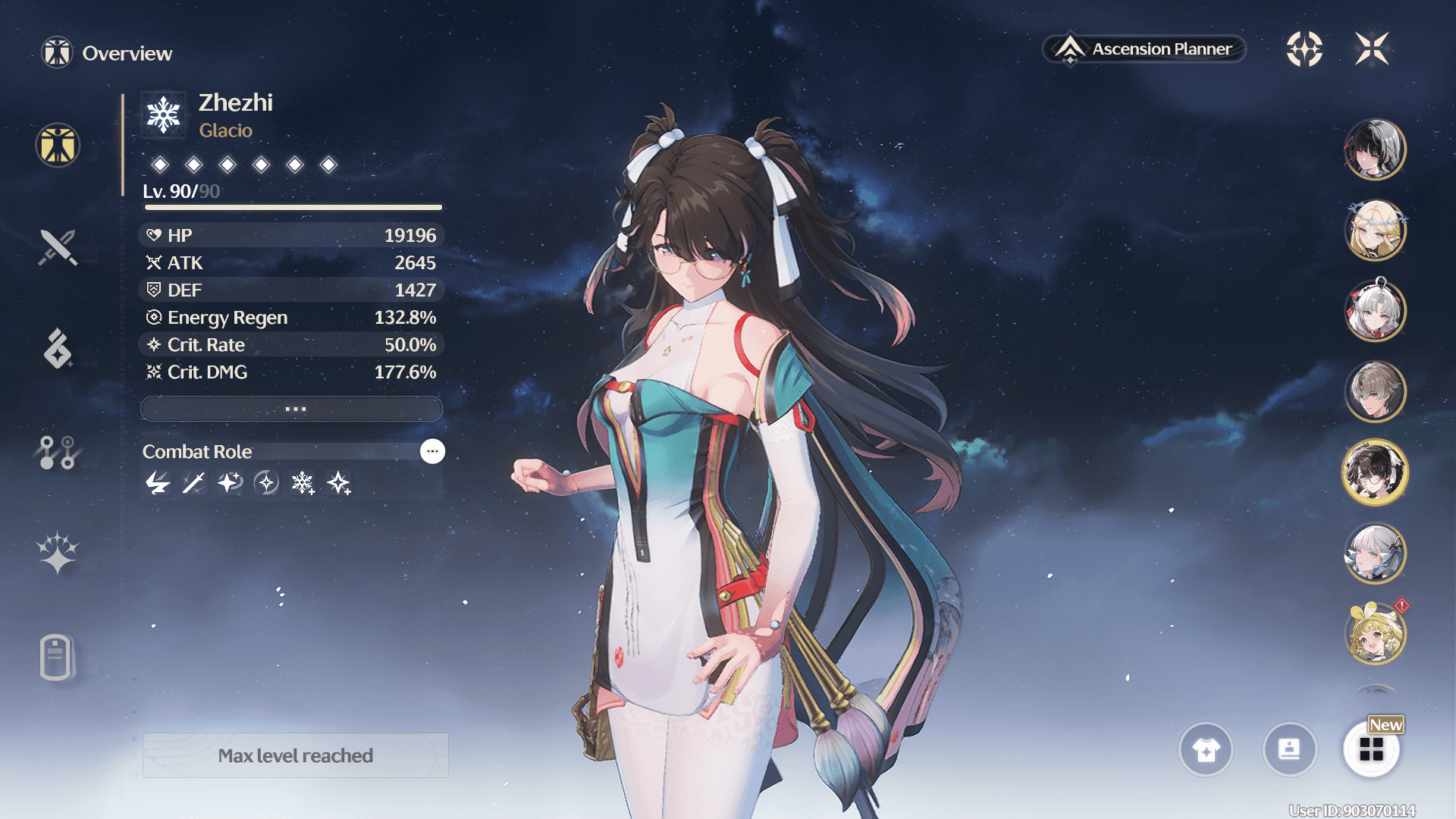Image resolution: width=1456 pixels, height=819 pixels.
Task: Select the brown-haired male character portrait
Action: click(x=1375, y=391)
